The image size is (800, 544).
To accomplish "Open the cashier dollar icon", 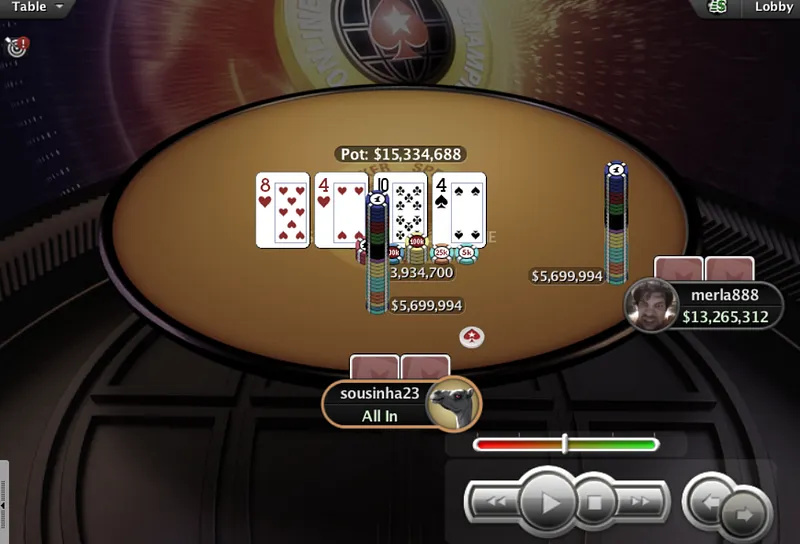I will [717, 7].
